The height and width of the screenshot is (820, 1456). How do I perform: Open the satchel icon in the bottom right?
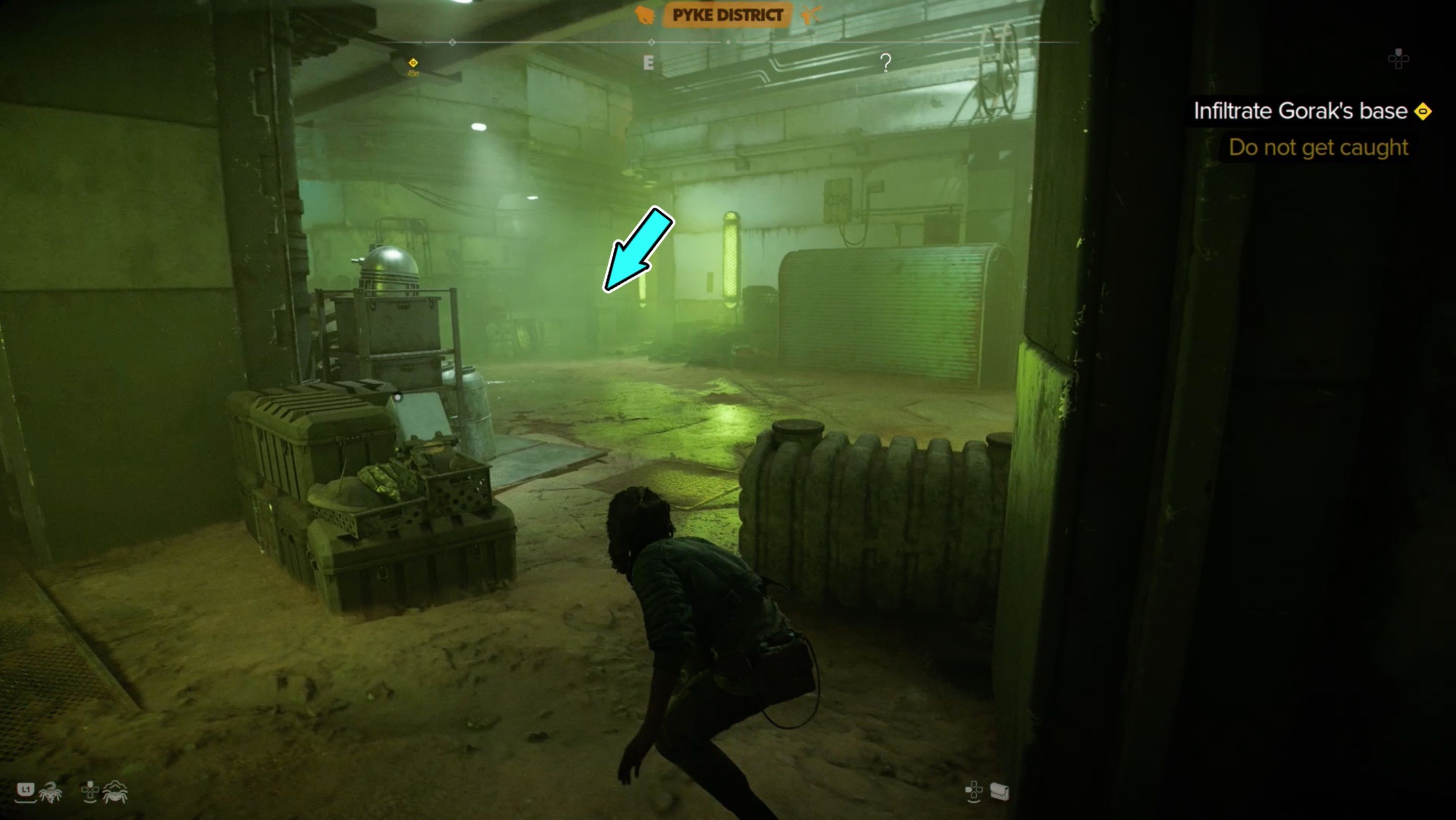coord(1000,791)
